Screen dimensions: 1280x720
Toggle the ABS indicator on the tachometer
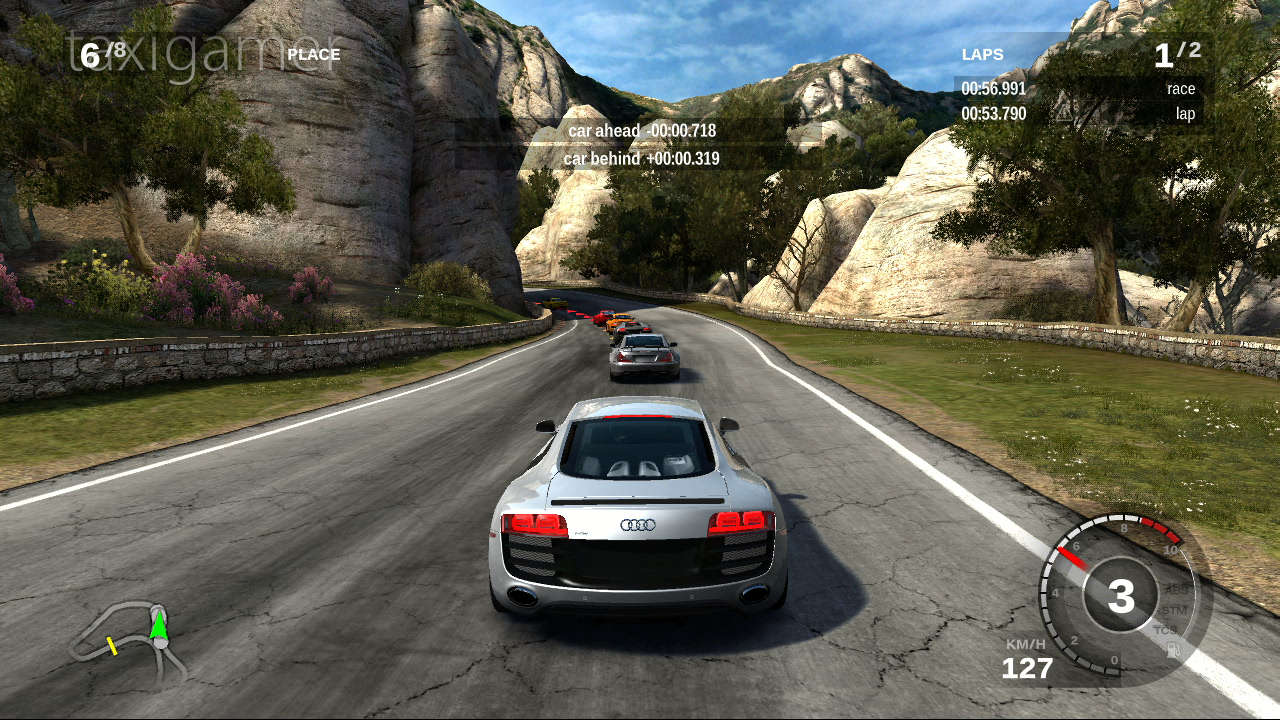(1177, 590)
